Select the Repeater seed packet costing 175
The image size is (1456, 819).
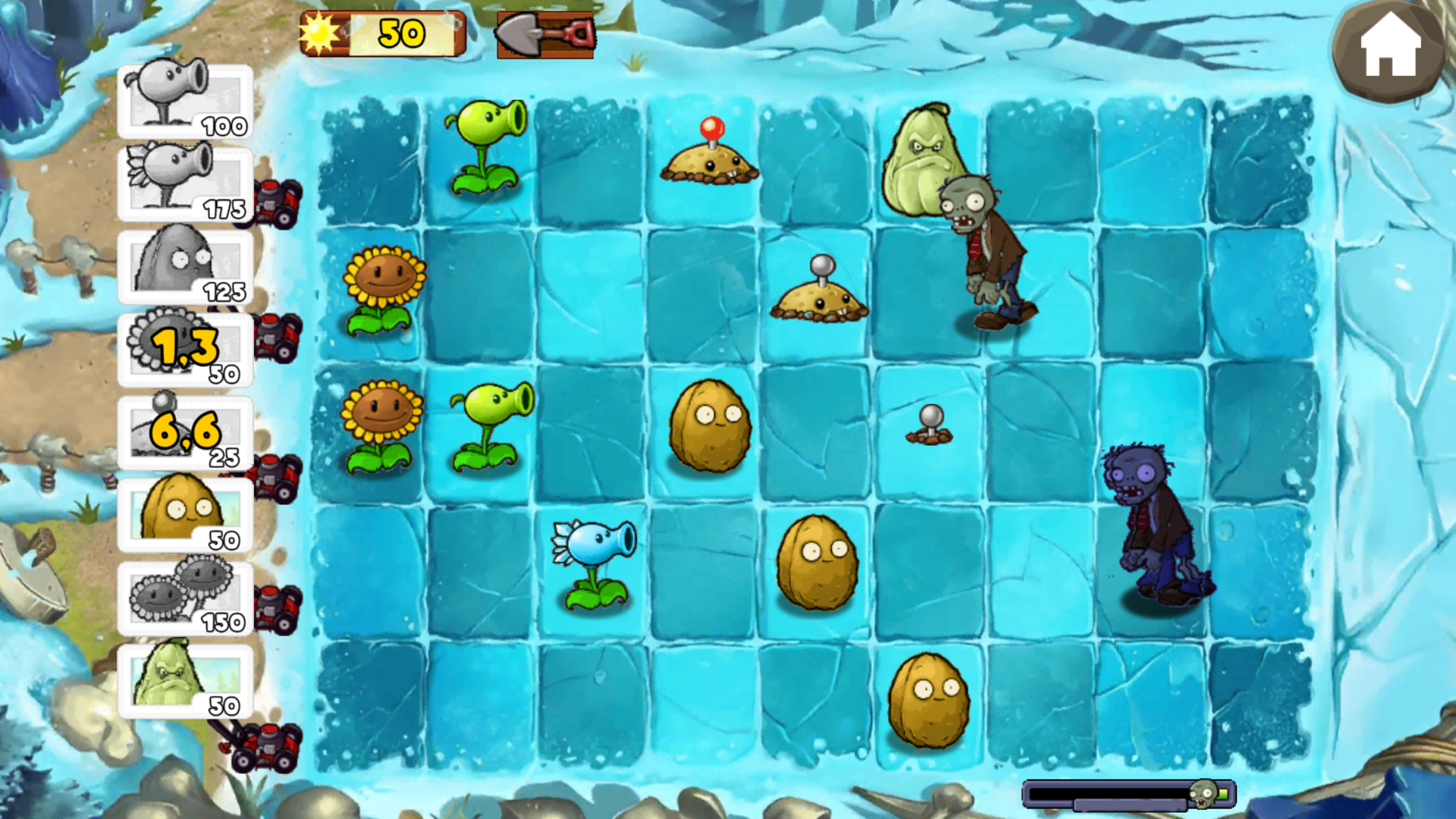click(184, 180)
